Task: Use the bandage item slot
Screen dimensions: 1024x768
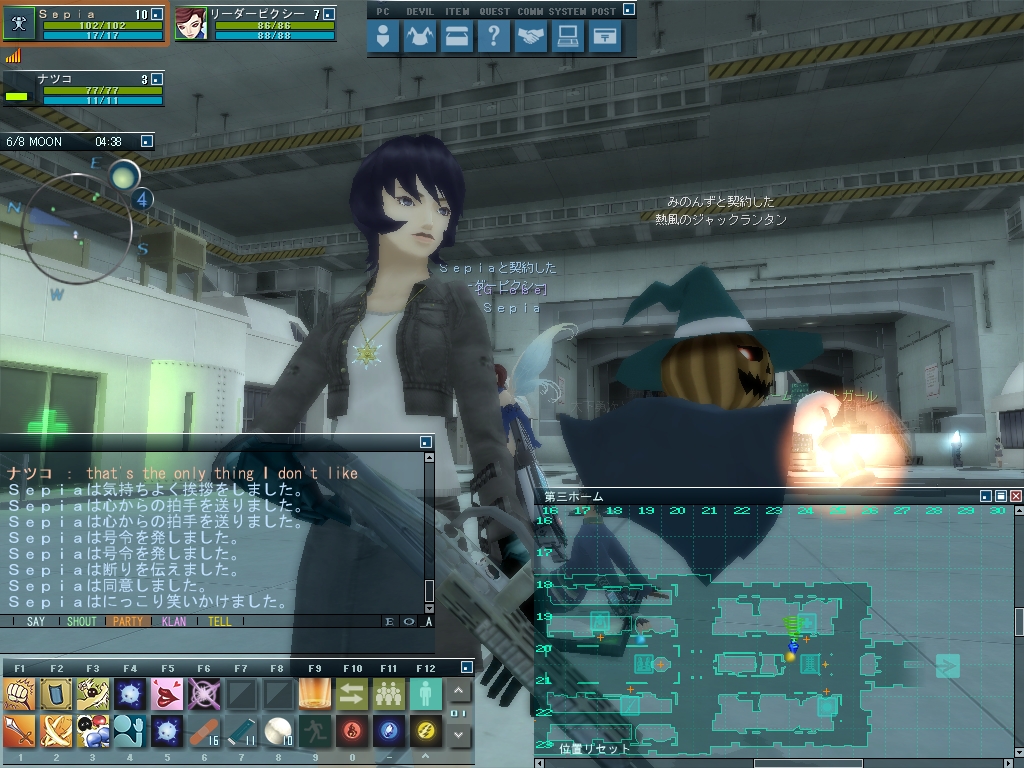Action: [x=204, y=732]
